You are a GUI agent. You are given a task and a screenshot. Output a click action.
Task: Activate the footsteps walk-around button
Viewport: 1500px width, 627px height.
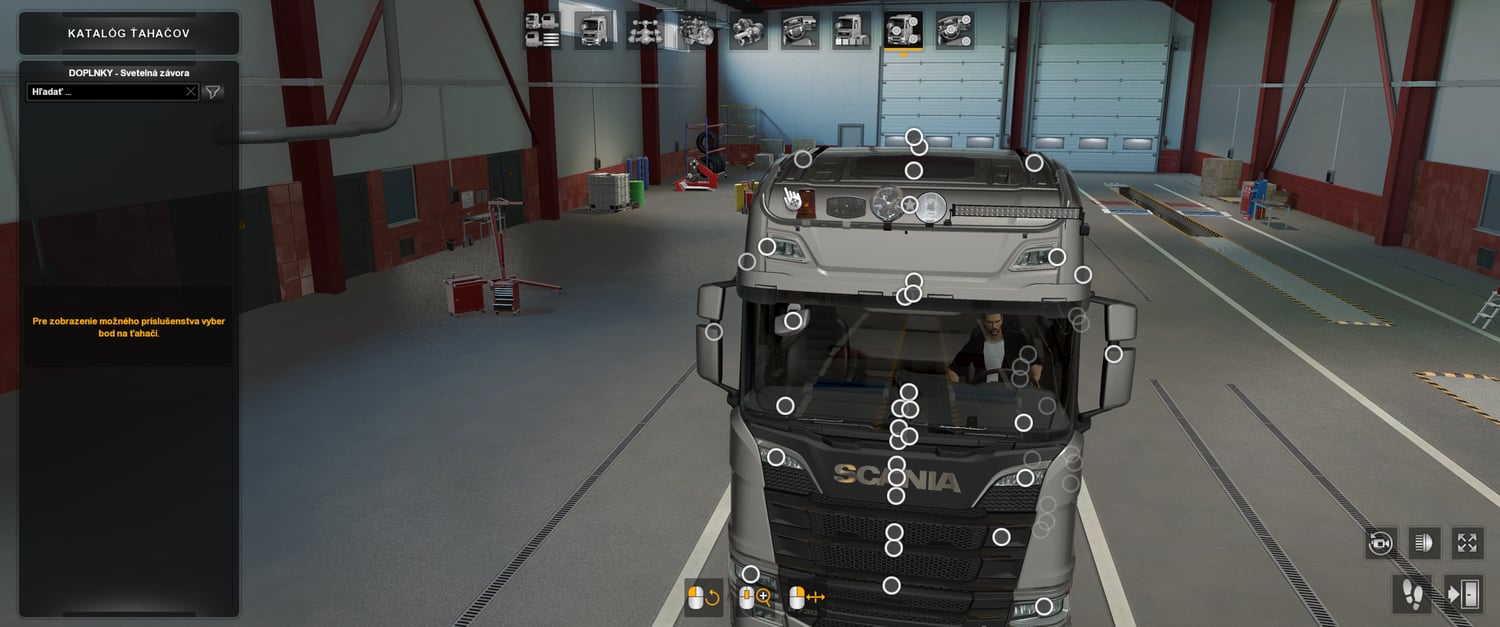pyautogui.click(x=1411, y=594)
